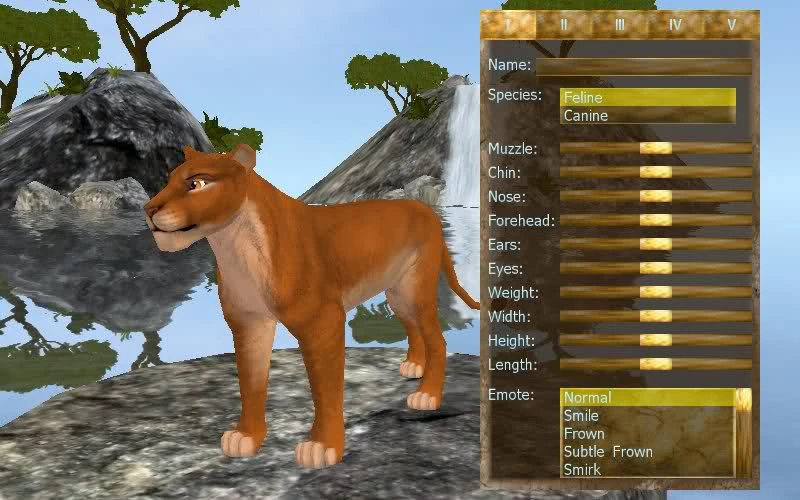Change the Nose slider
The image size is (800, 500).
coord(655,196)
